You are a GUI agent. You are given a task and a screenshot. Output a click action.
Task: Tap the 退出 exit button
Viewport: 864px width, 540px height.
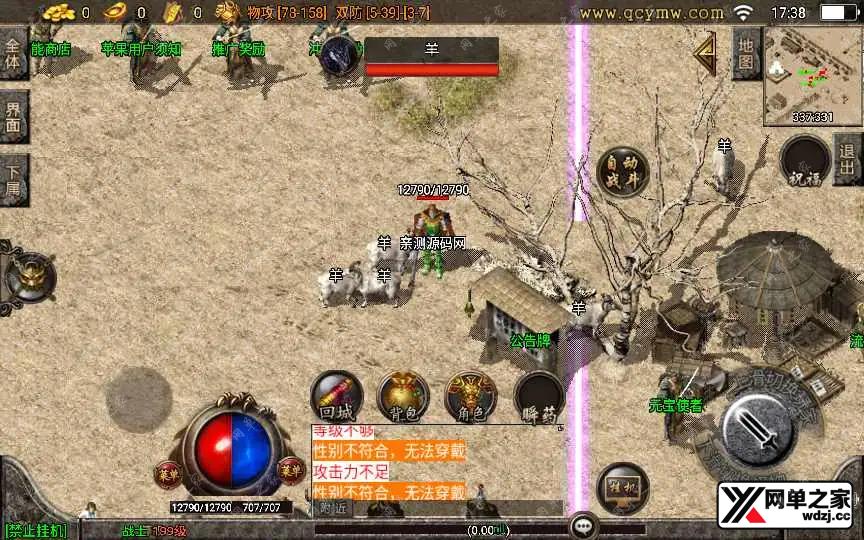coord(847,160)
